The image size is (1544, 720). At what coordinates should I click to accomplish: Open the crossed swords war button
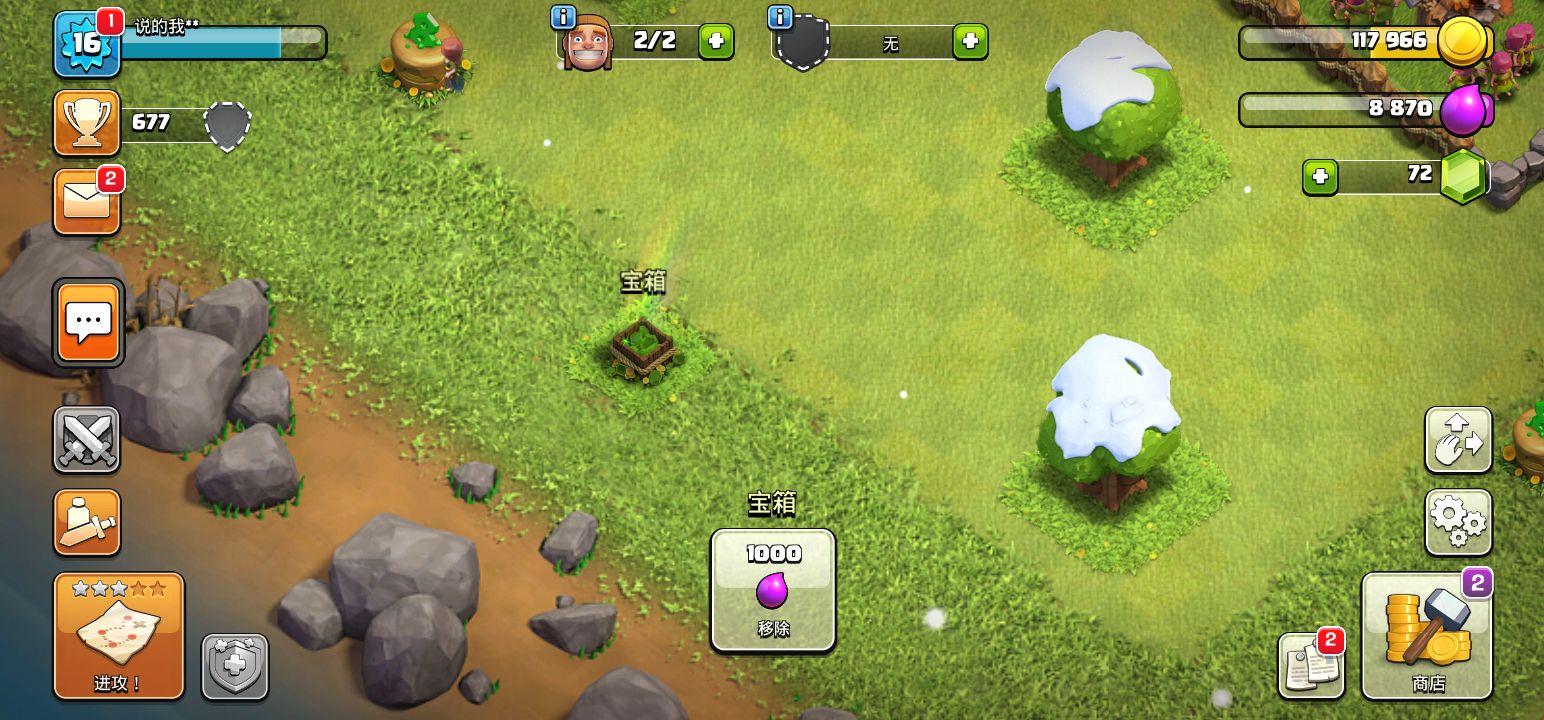86,439
